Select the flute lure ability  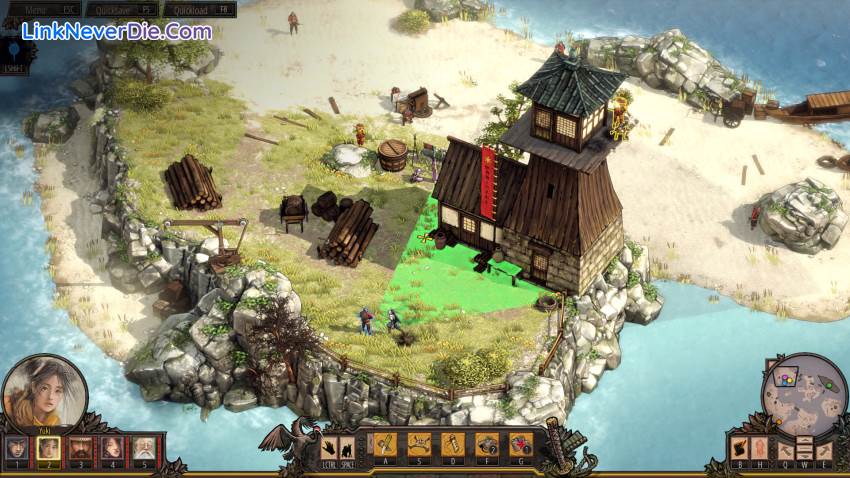click(453, 444)
